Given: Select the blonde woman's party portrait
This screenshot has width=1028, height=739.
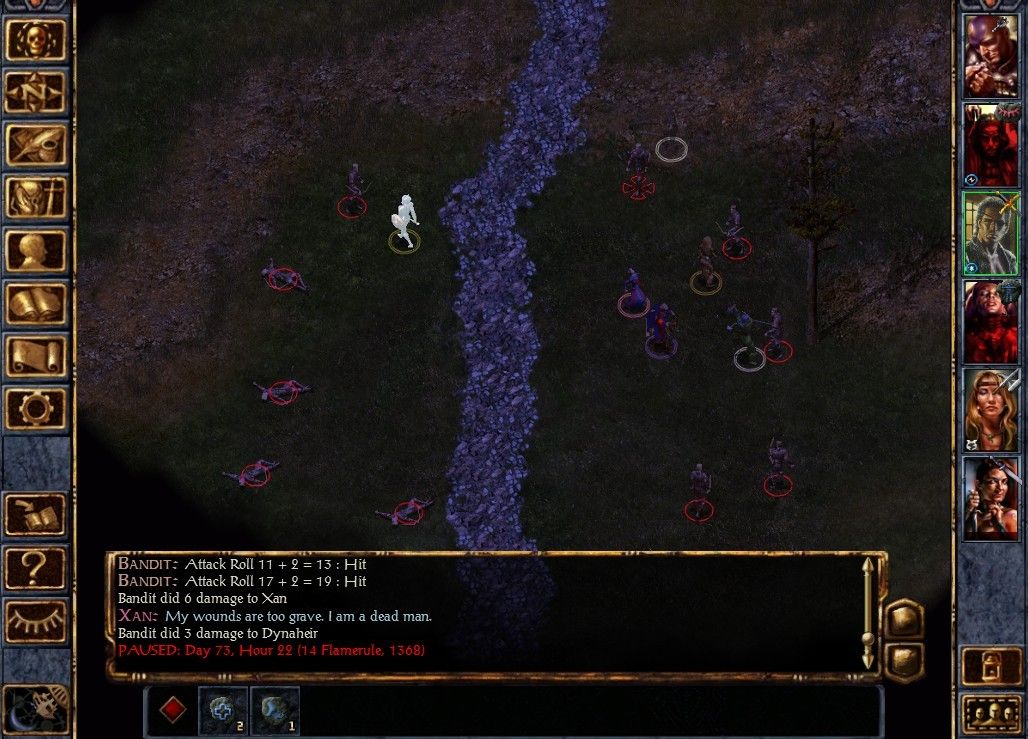Looking at the screenshot, I should tap(990, 410).
